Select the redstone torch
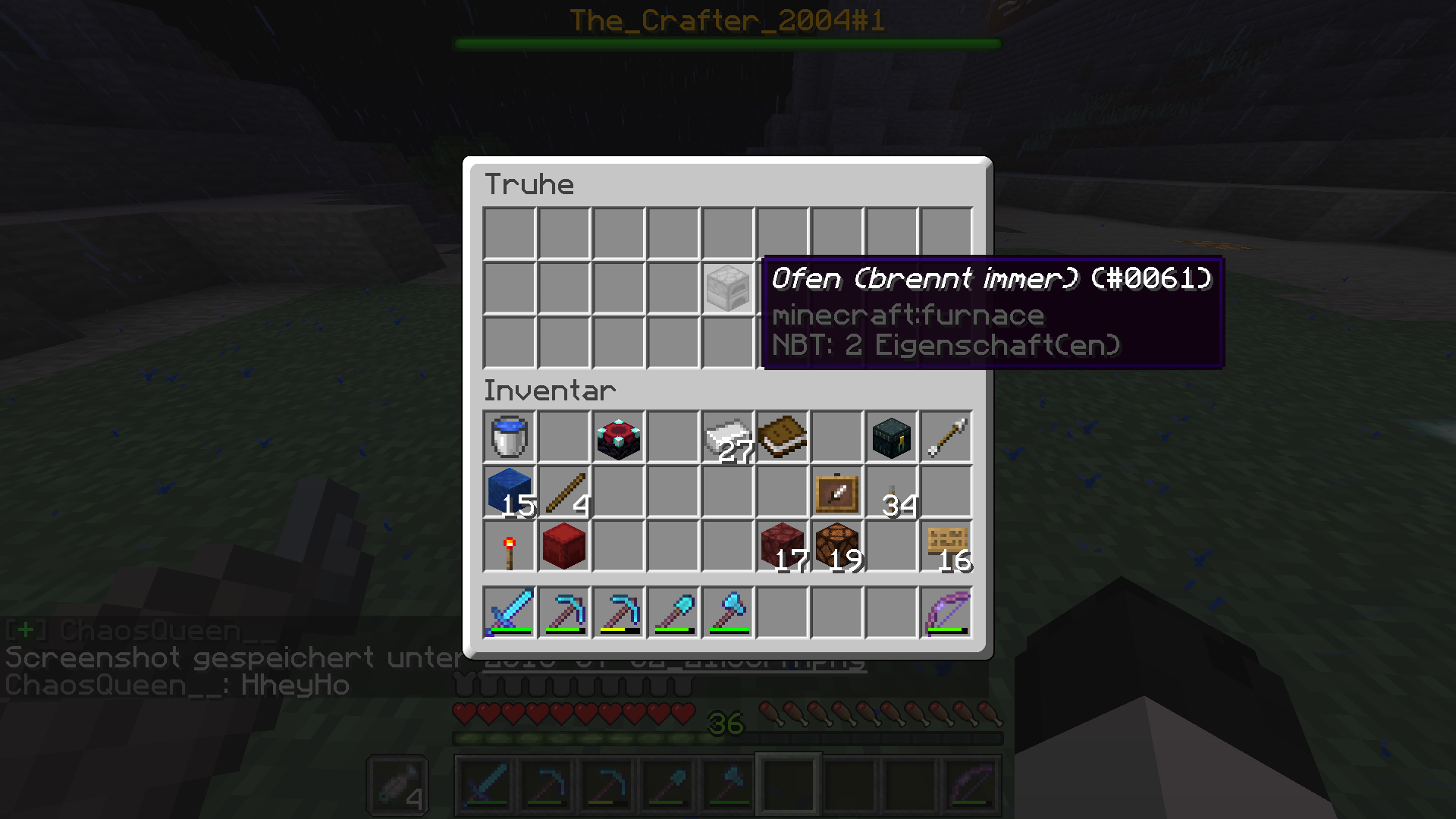 point(509,547)
